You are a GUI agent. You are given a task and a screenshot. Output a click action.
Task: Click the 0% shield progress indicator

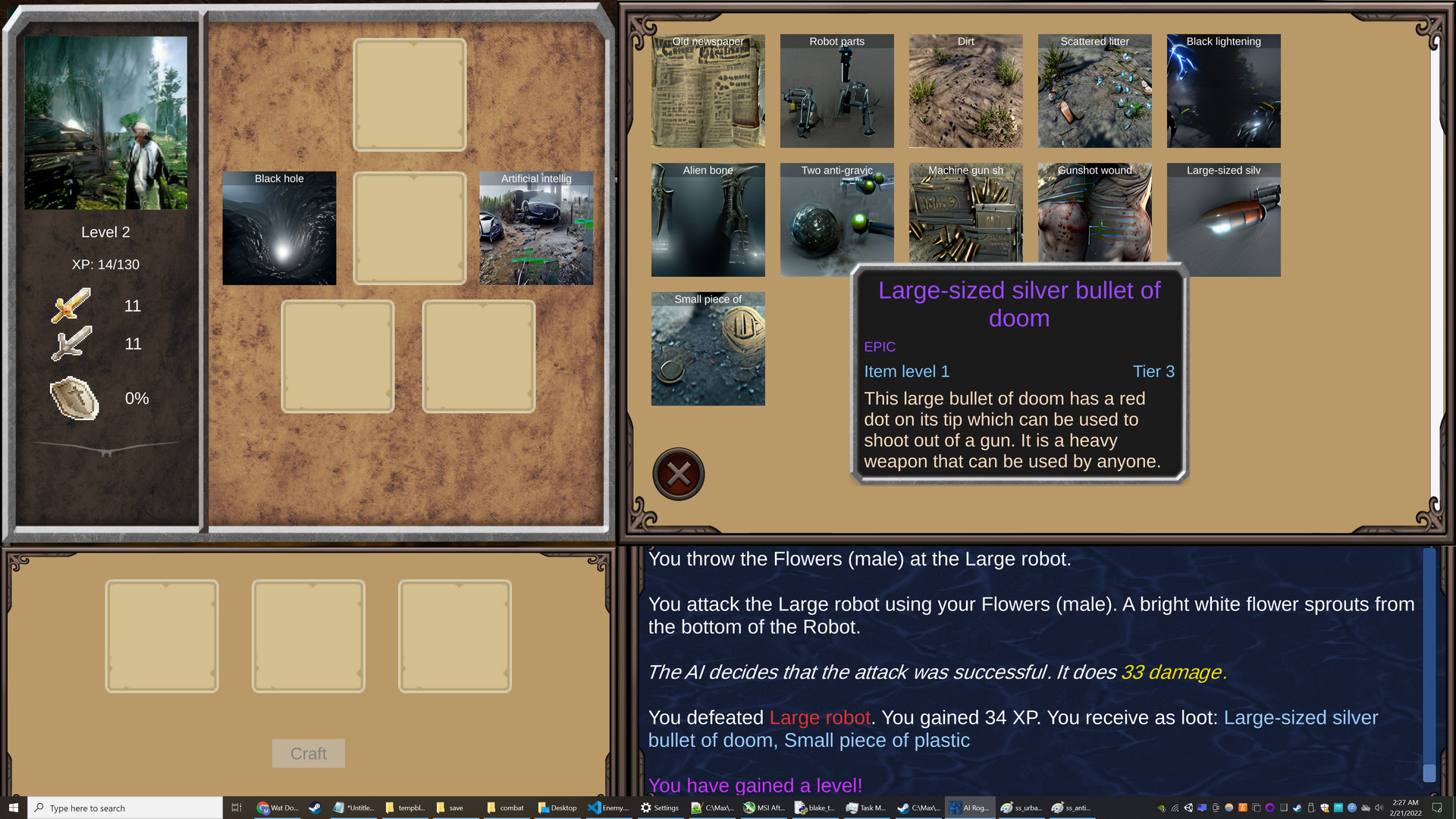coord(136,398)
